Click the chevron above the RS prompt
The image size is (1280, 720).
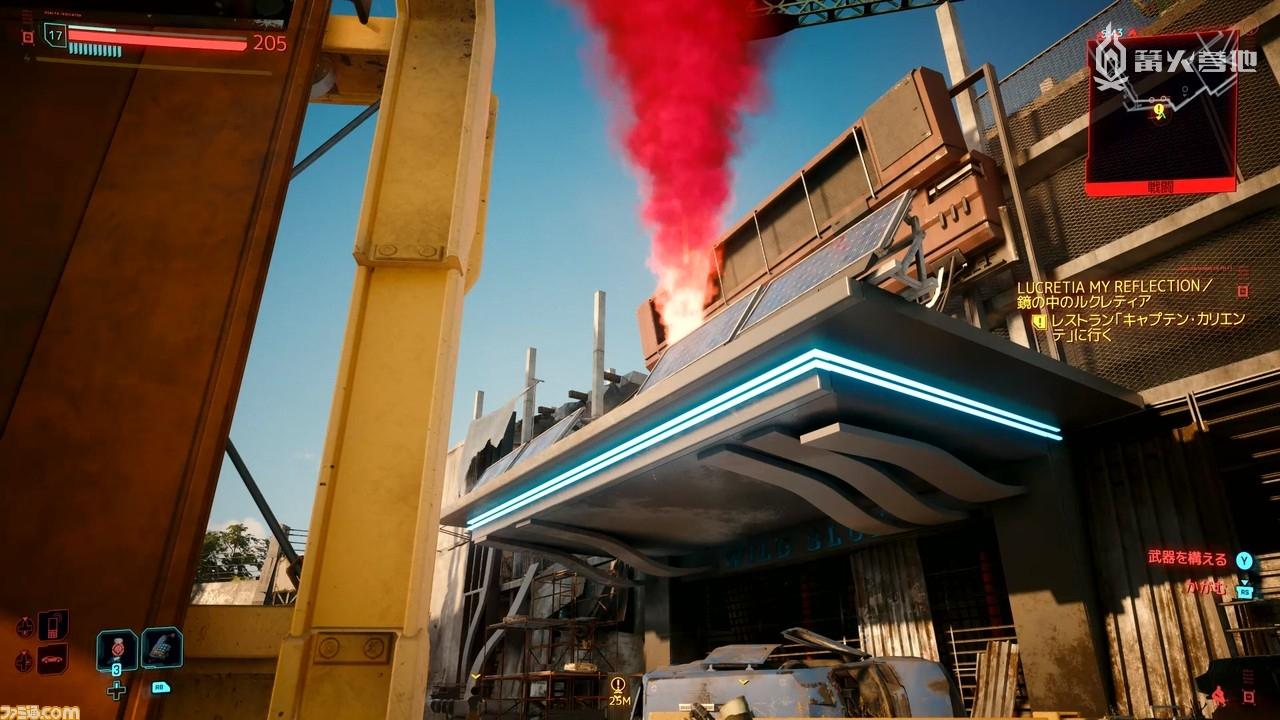pyautogui.click(x=1244, y=580)
